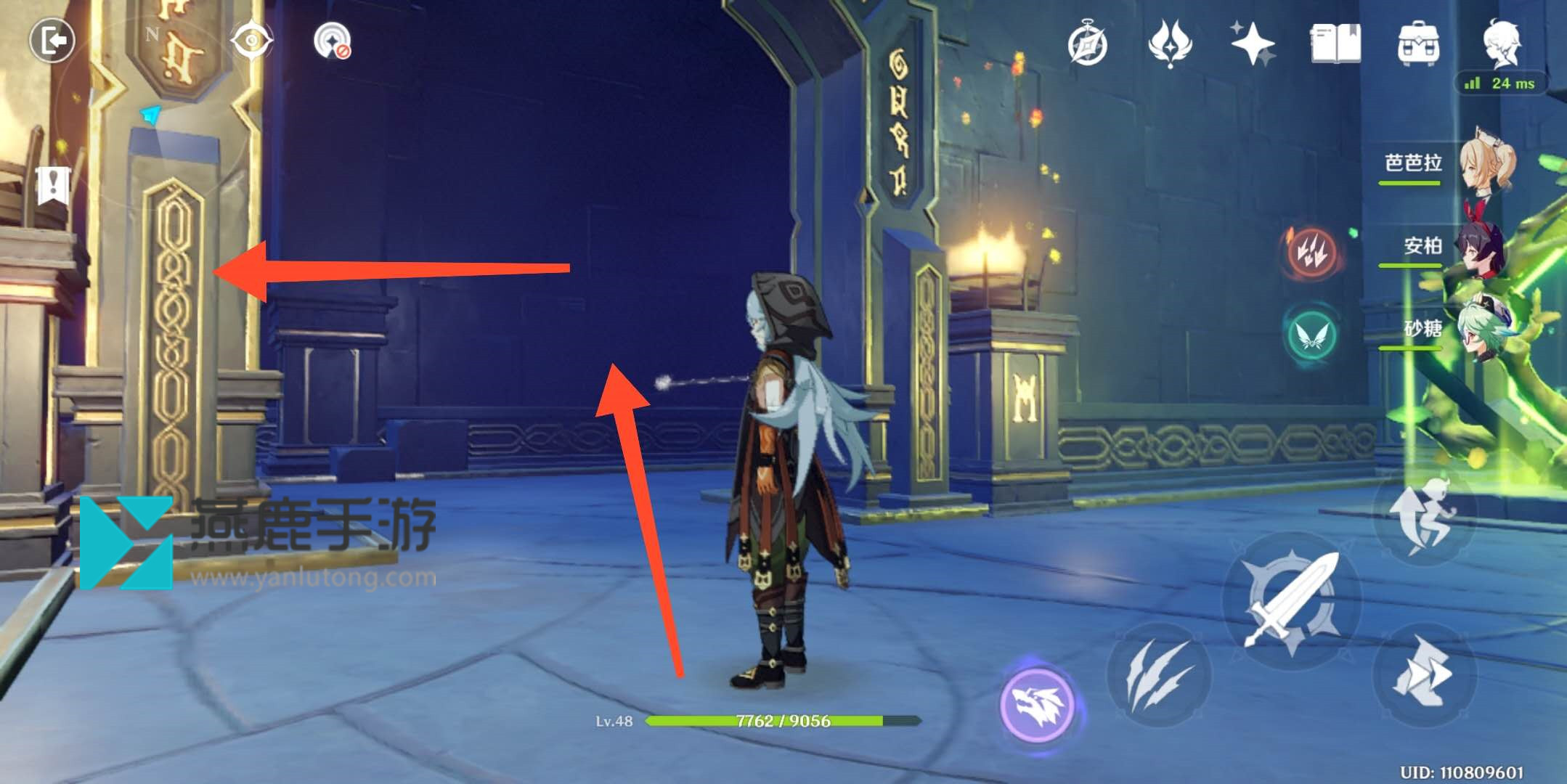
Task: Tap the sprint dash button
Action: 1422,673
